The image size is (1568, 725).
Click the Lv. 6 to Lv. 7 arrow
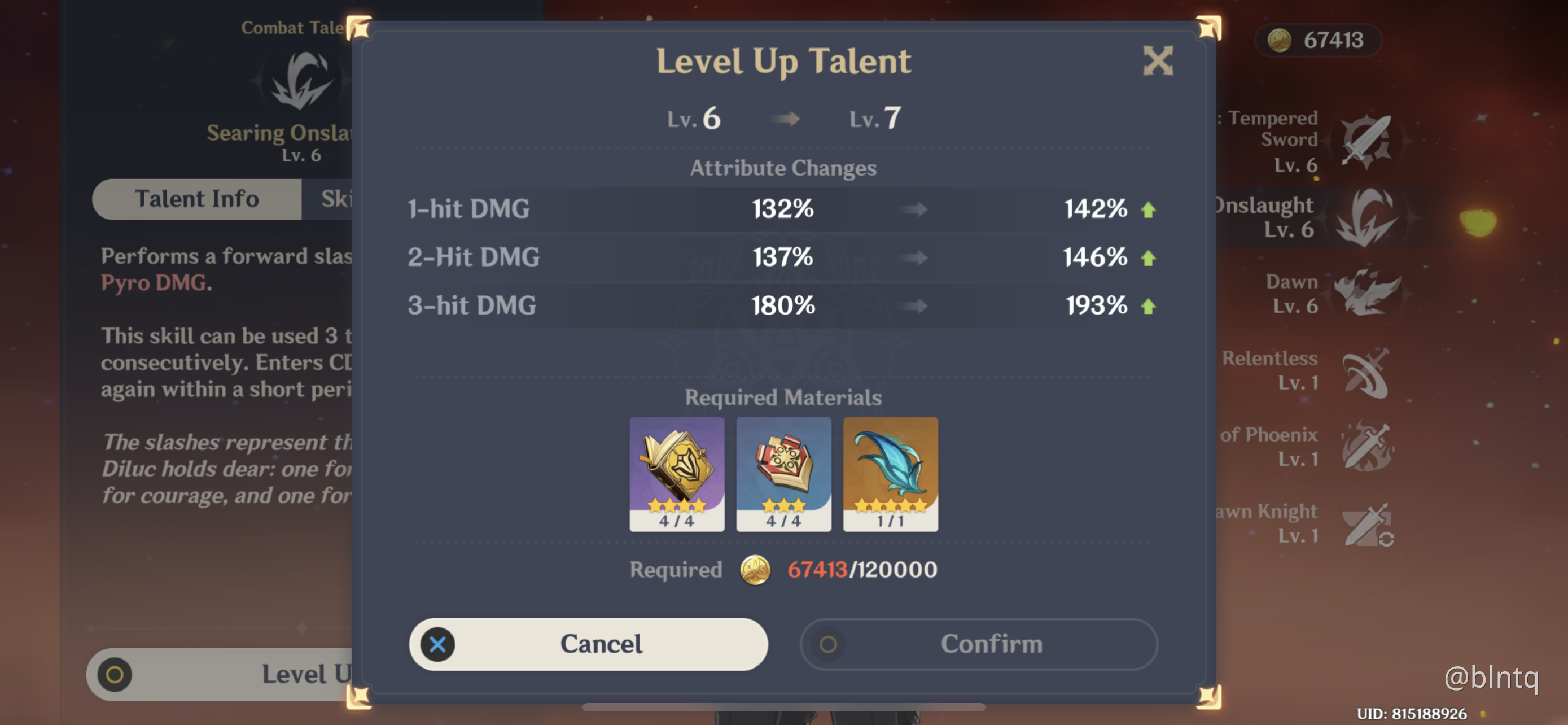785,119
